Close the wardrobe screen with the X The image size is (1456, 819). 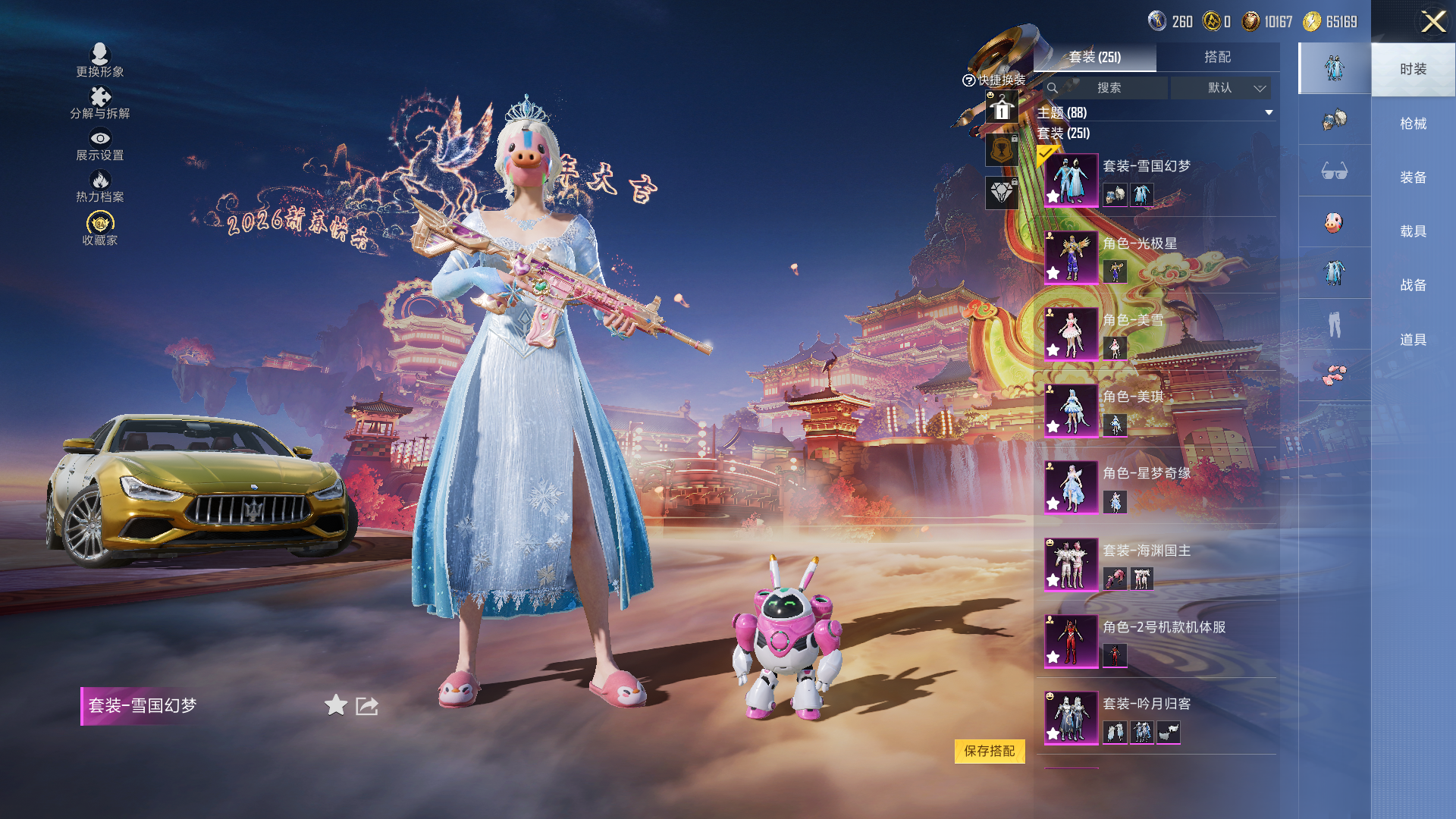tap(1432, 21)
